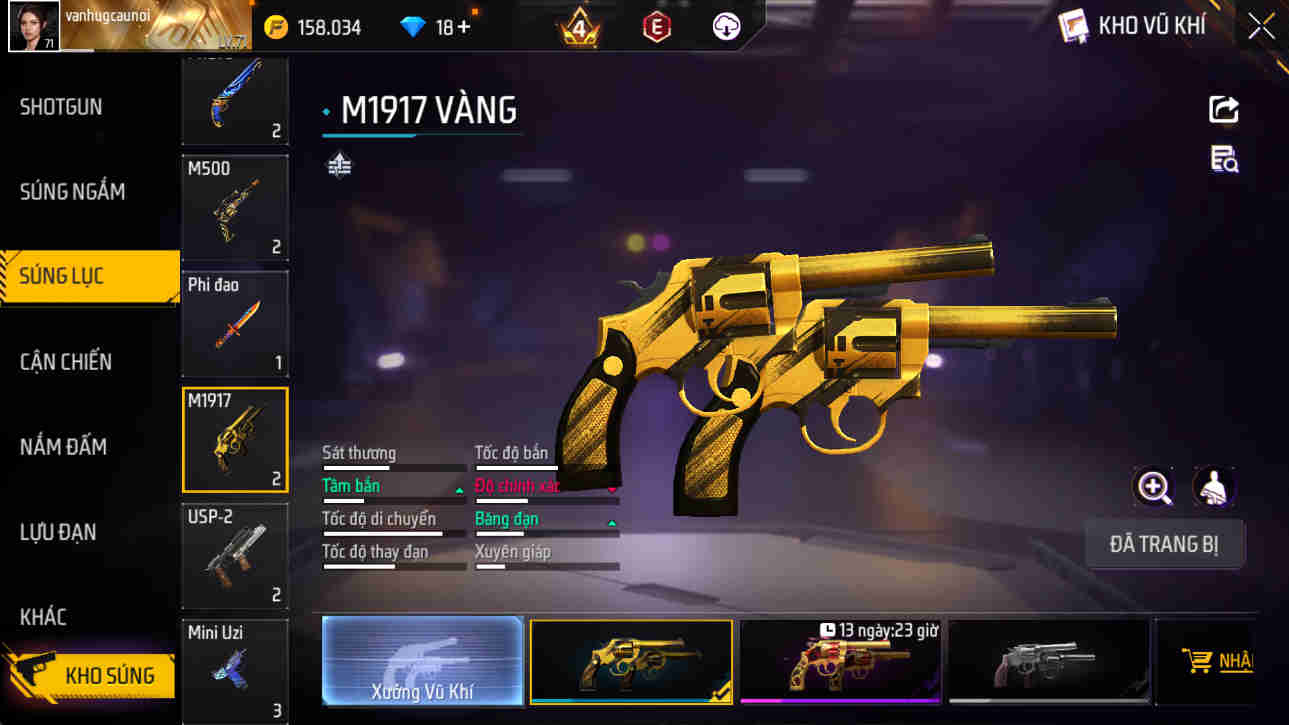Screen dimensions: 1289x725
Task: Open Kho Súng gun storage
Action: 88,676
